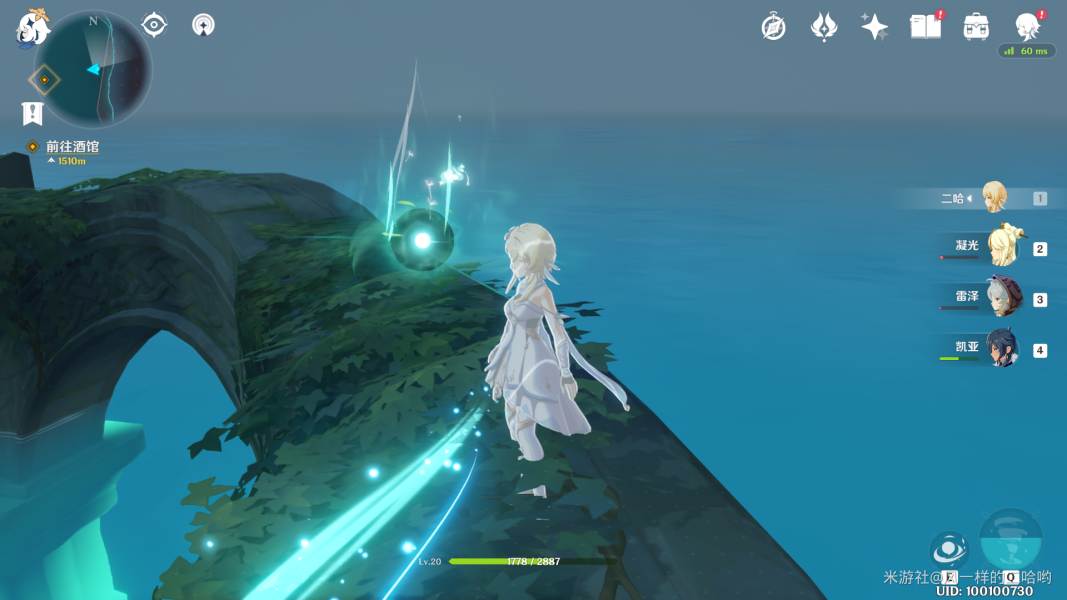Select party member 二哈
1067x600 pixels.
click(x=993, y=198)
